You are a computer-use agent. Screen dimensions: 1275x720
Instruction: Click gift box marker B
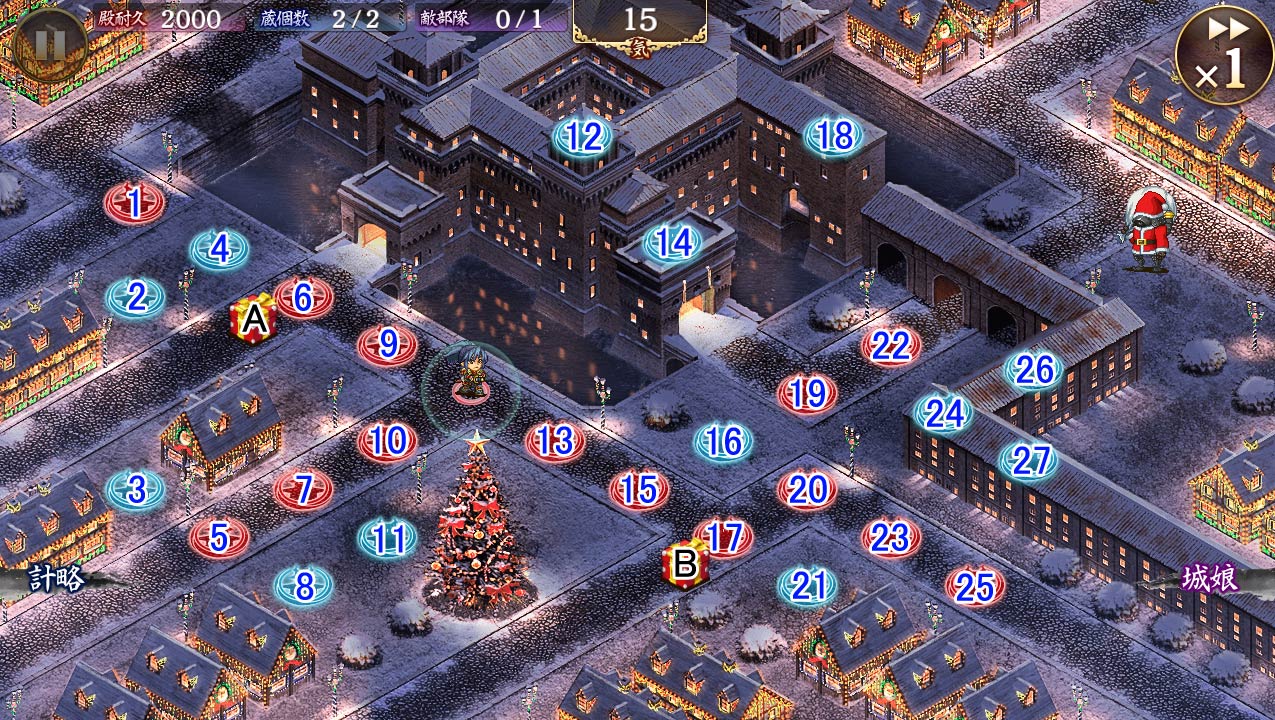point(685,564)
